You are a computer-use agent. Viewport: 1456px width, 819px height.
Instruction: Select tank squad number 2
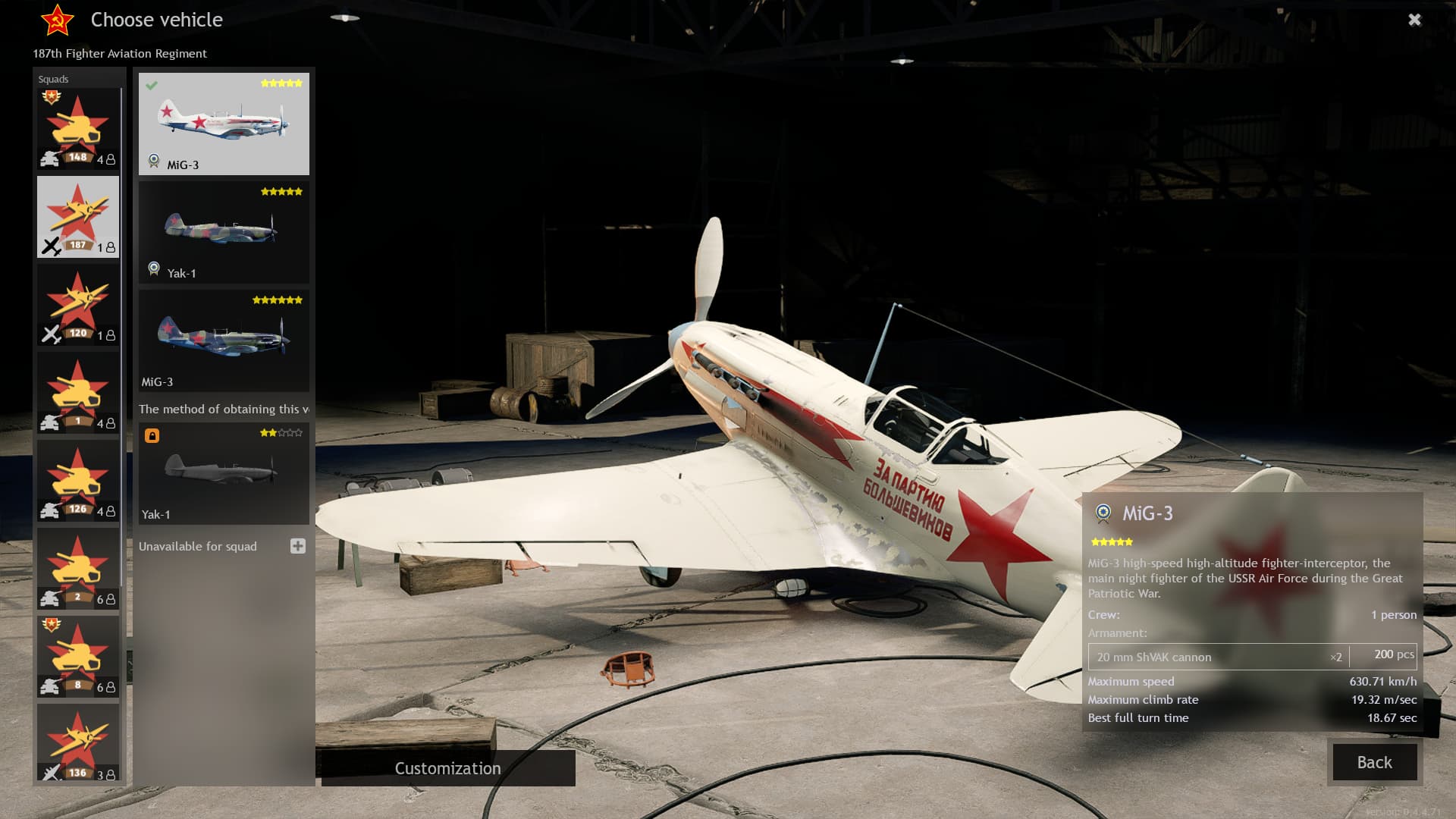coord(78,569)
